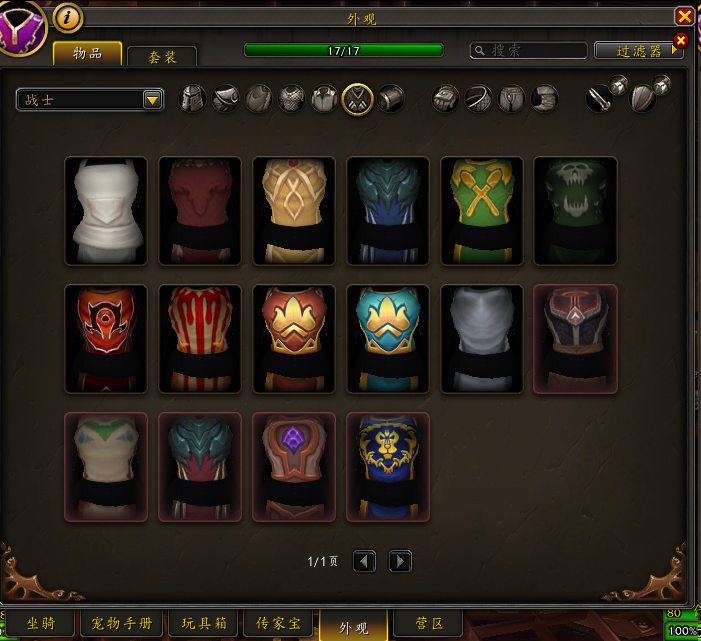Pick the boots slot icon
The width and height of the screenshot is (701, 641).
[x=544, y=98]
